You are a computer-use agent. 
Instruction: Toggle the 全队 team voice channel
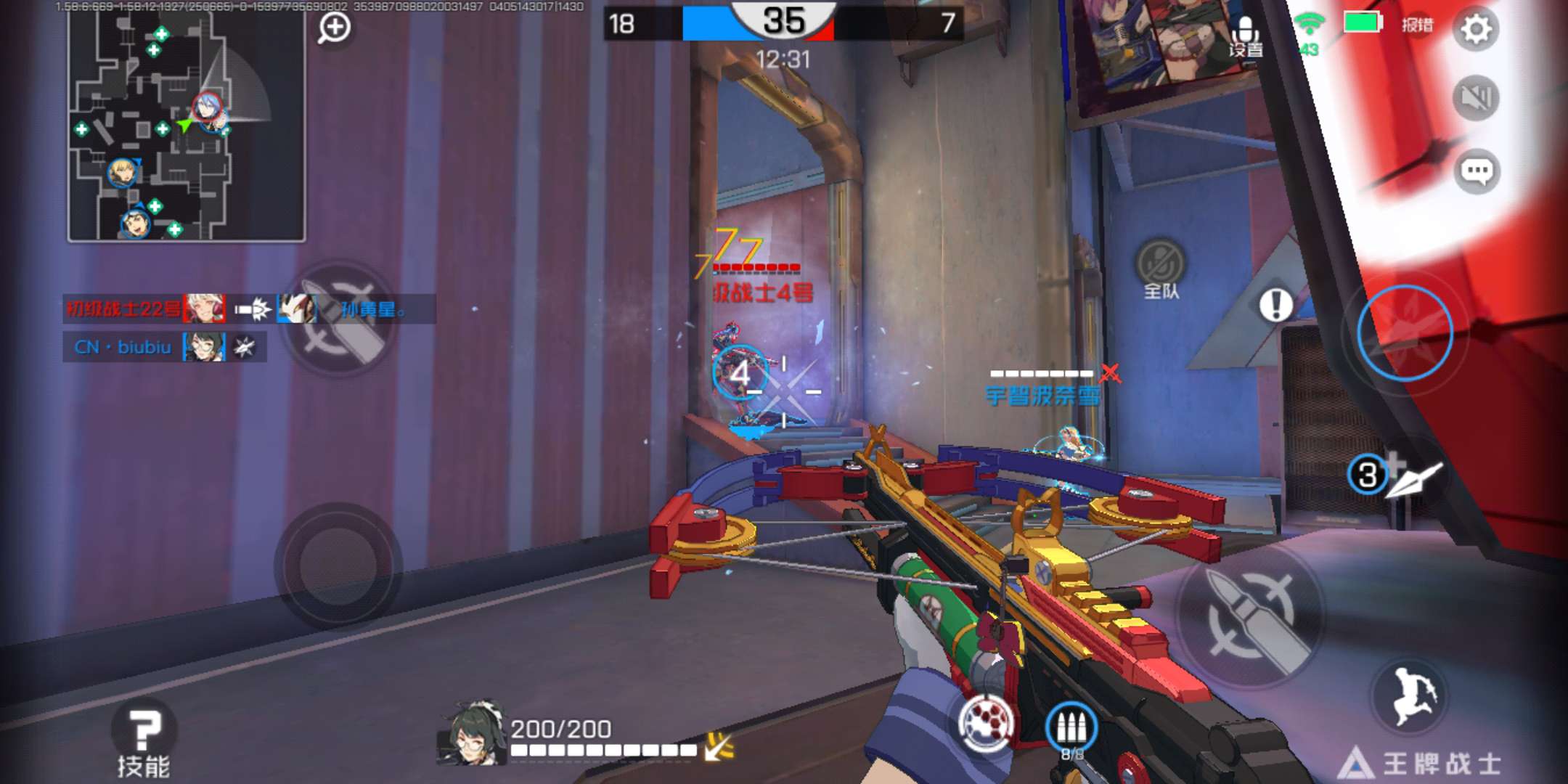point(1161,269)
